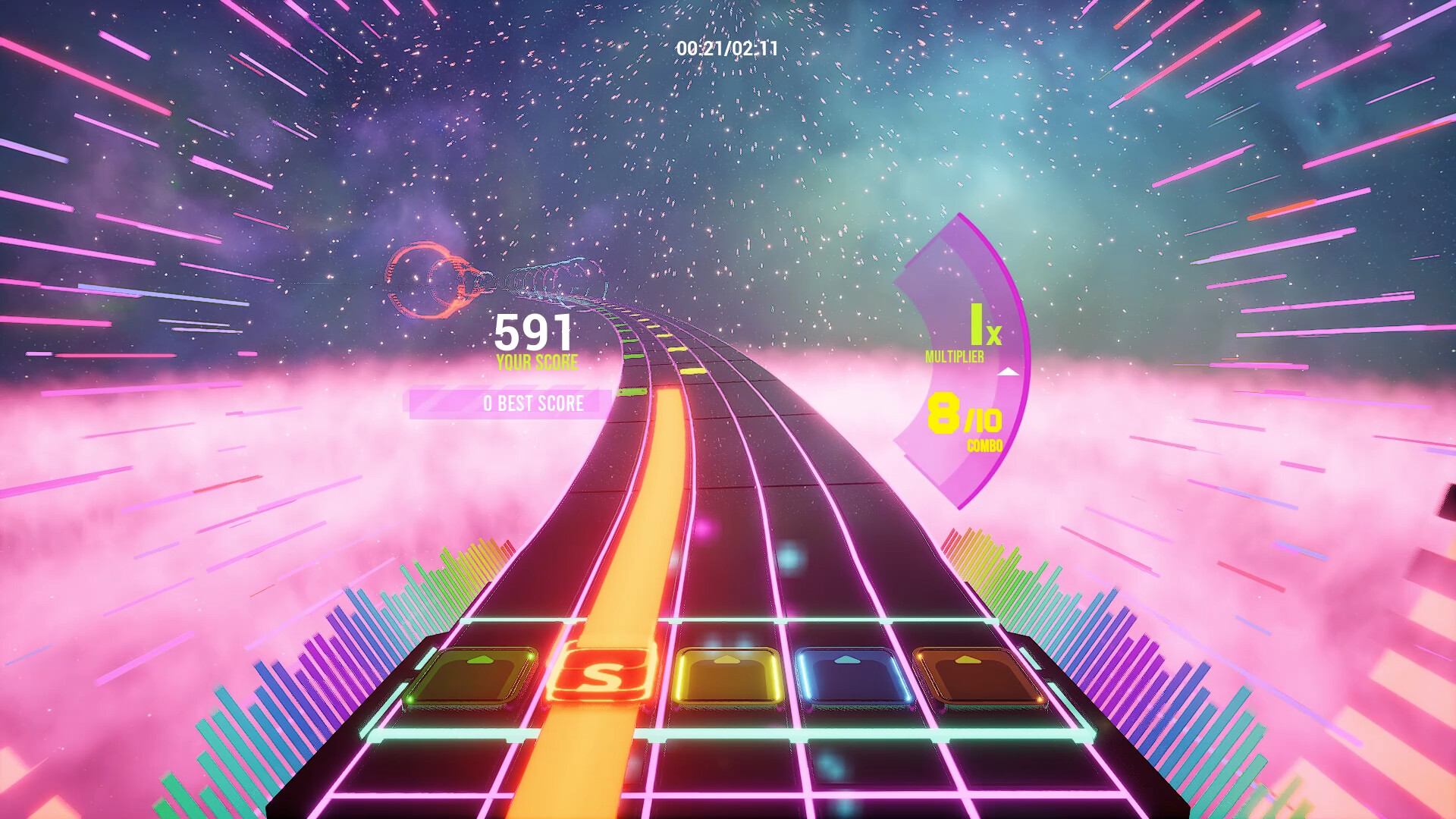
Task: Toggle the white arrow below the multiplier
Action: coord(1009,372)
